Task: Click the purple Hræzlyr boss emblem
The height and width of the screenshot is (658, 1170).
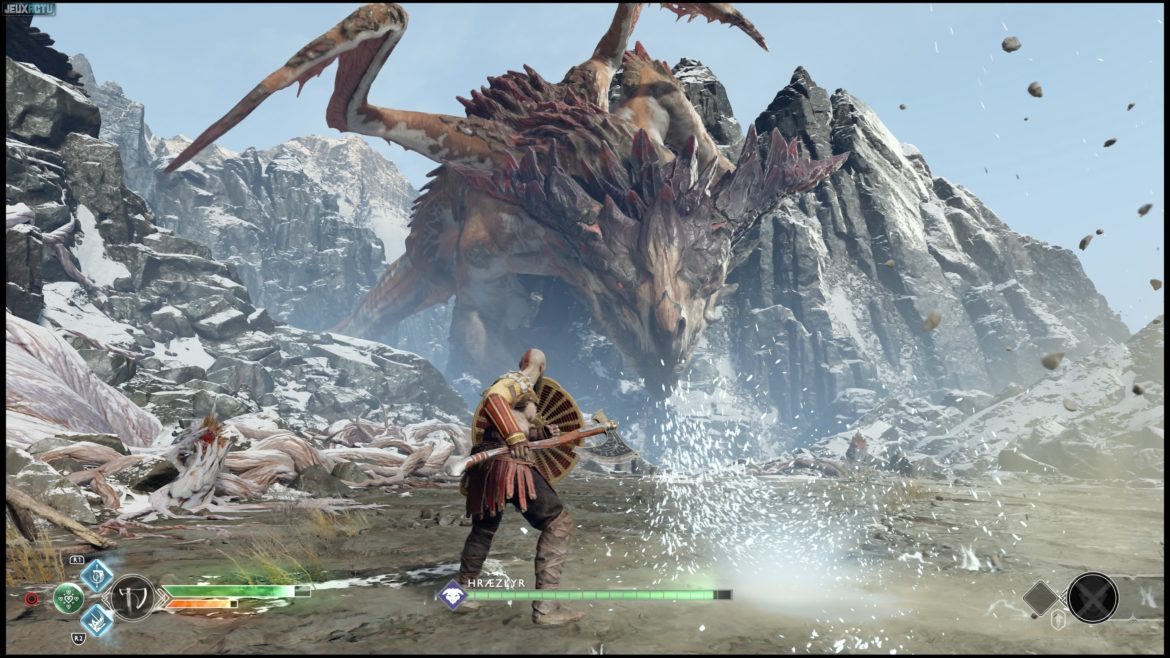Action: [451, 594]
